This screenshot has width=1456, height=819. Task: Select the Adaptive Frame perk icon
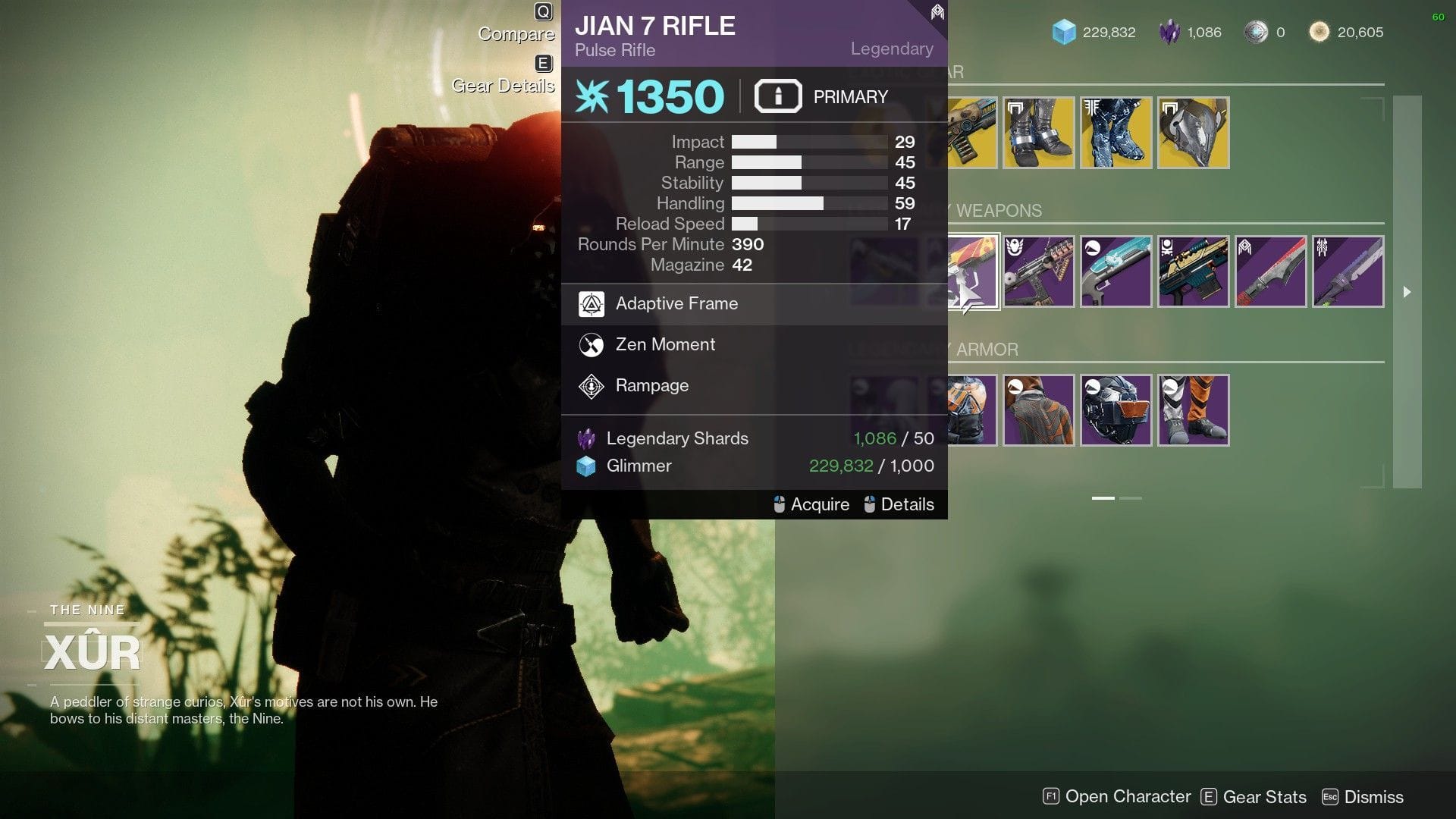coord(590,303)
